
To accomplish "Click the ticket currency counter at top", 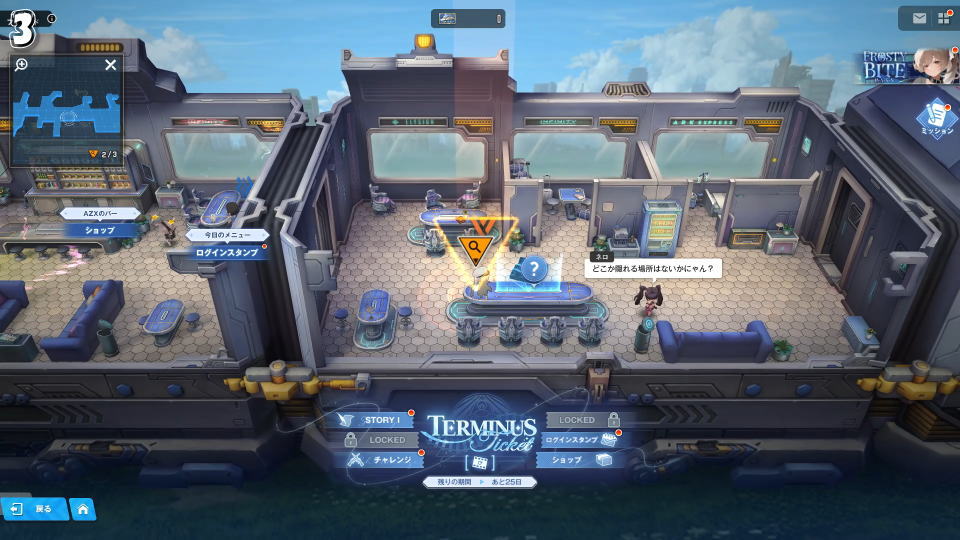I will point(468,18).
